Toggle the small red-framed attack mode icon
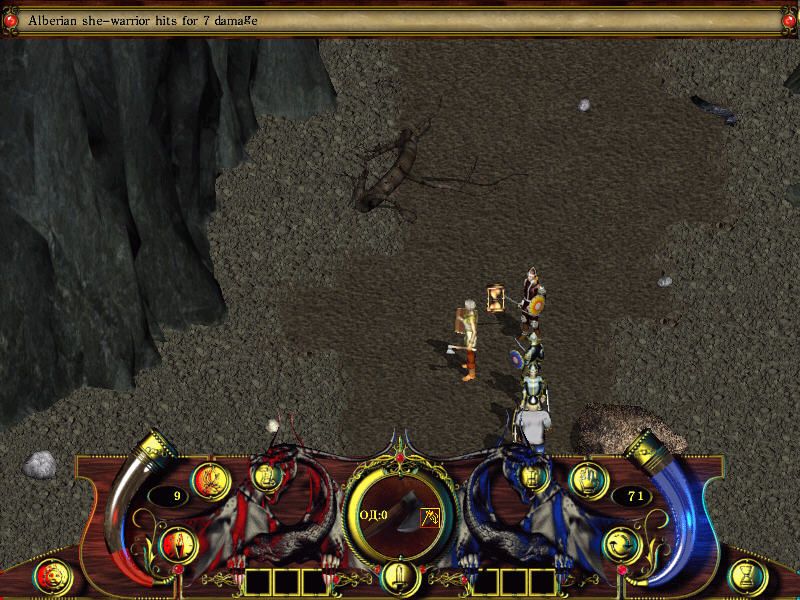Viewport: 800px width, 600px height. (431, 517)
